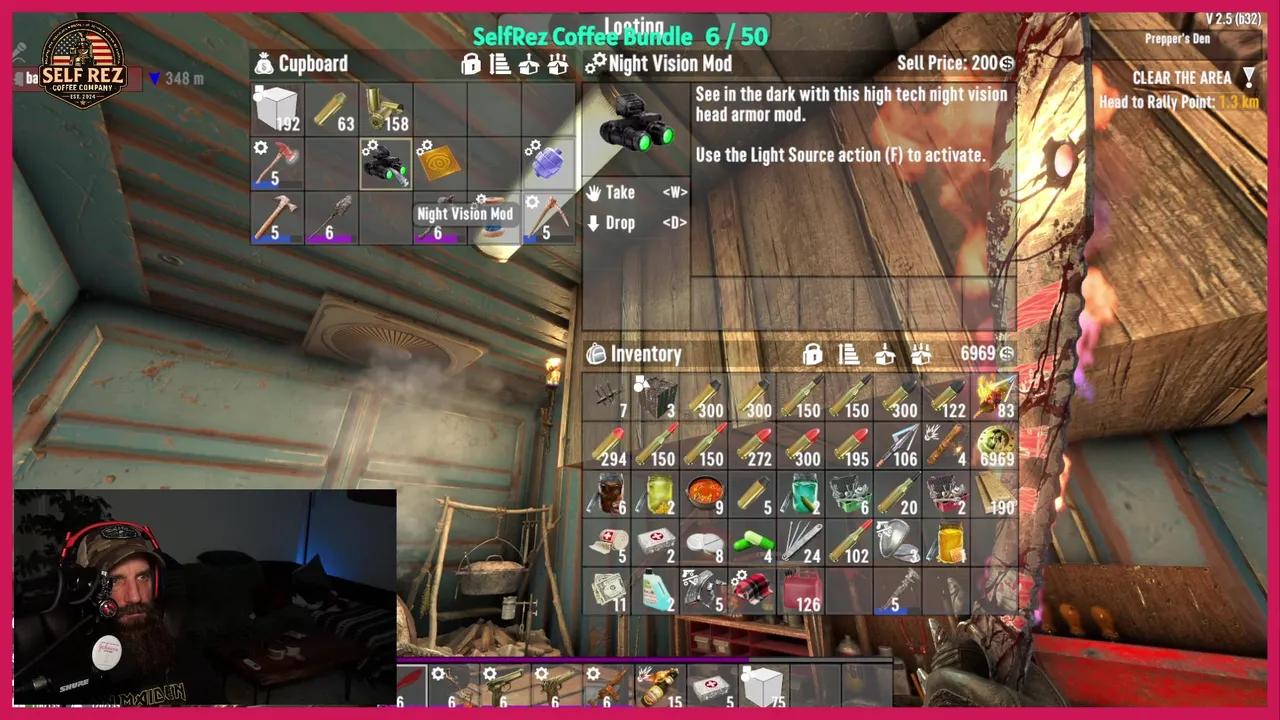Click the sort-stacks icon on the Inventory panel
1280x720 pixels.
848,354
